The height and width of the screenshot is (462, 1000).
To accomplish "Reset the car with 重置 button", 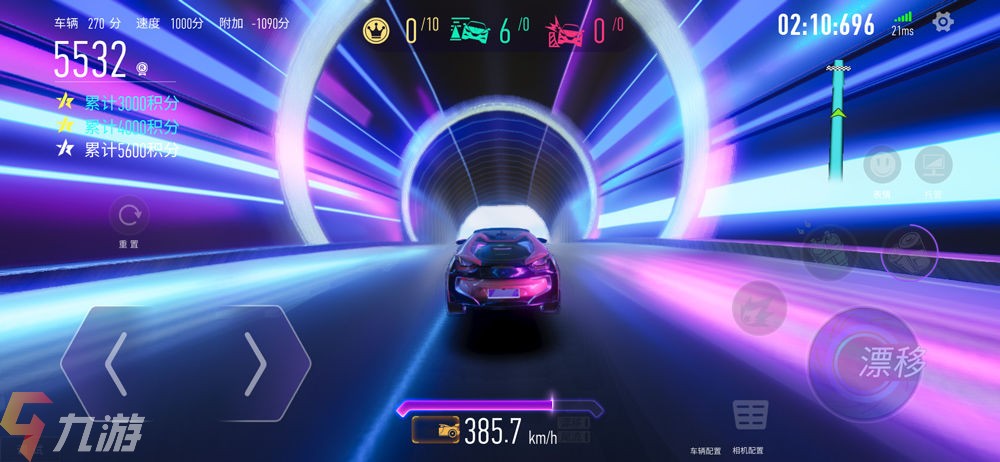I will tap(128, 216).
